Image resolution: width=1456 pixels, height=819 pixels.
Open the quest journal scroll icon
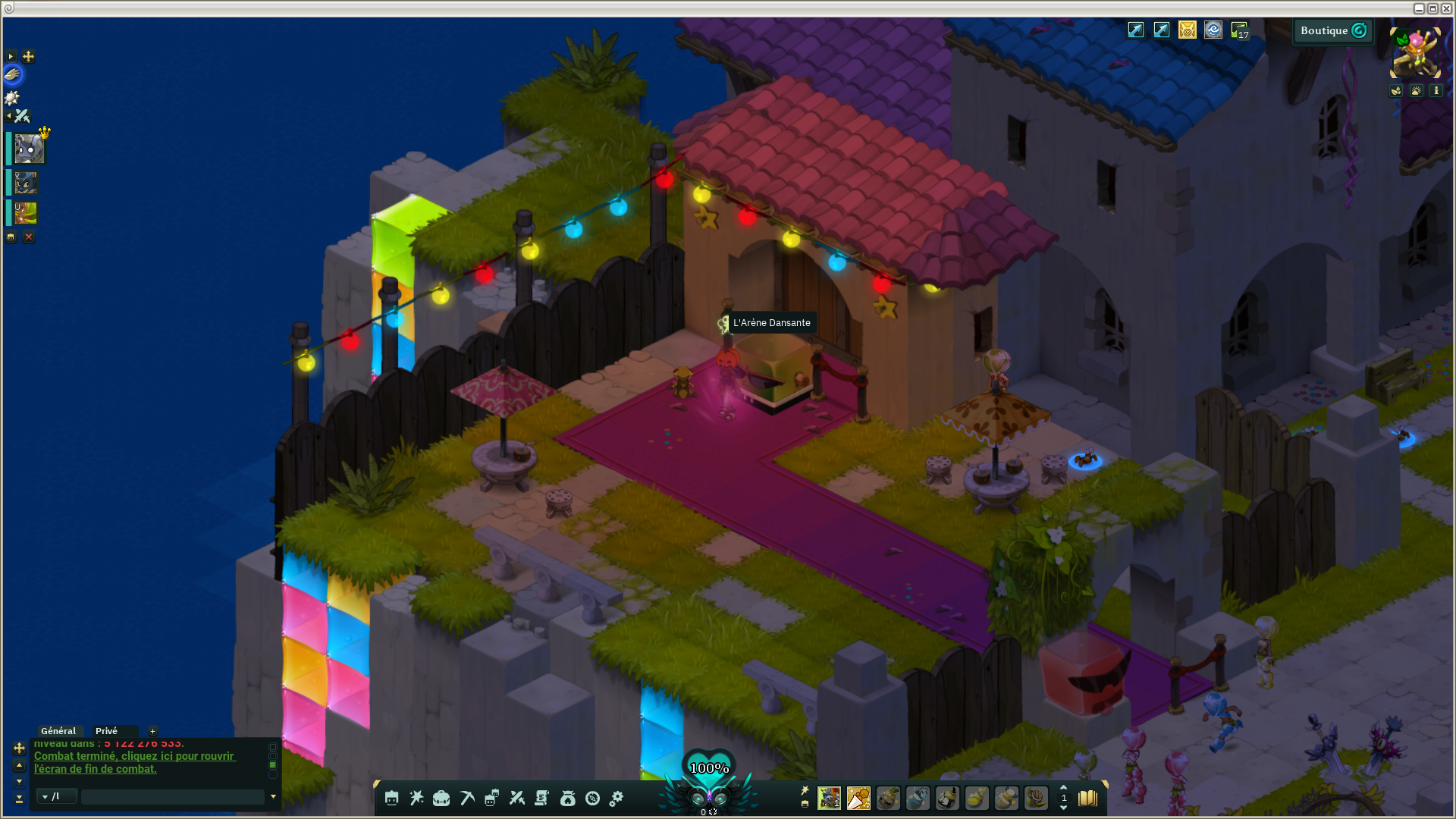(542, 798)
